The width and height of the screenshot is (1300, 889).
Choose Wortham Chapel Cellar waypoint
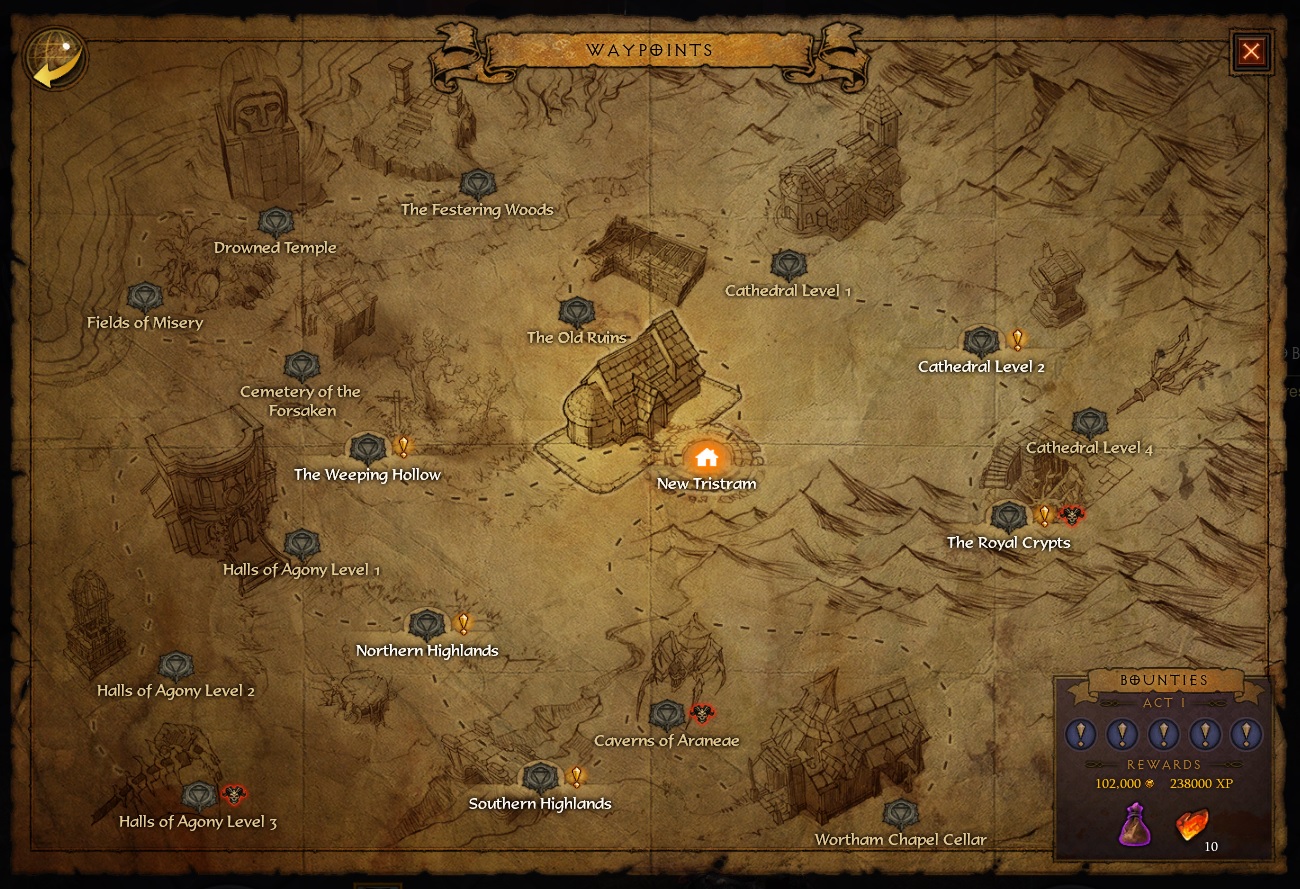click(900, 814)
